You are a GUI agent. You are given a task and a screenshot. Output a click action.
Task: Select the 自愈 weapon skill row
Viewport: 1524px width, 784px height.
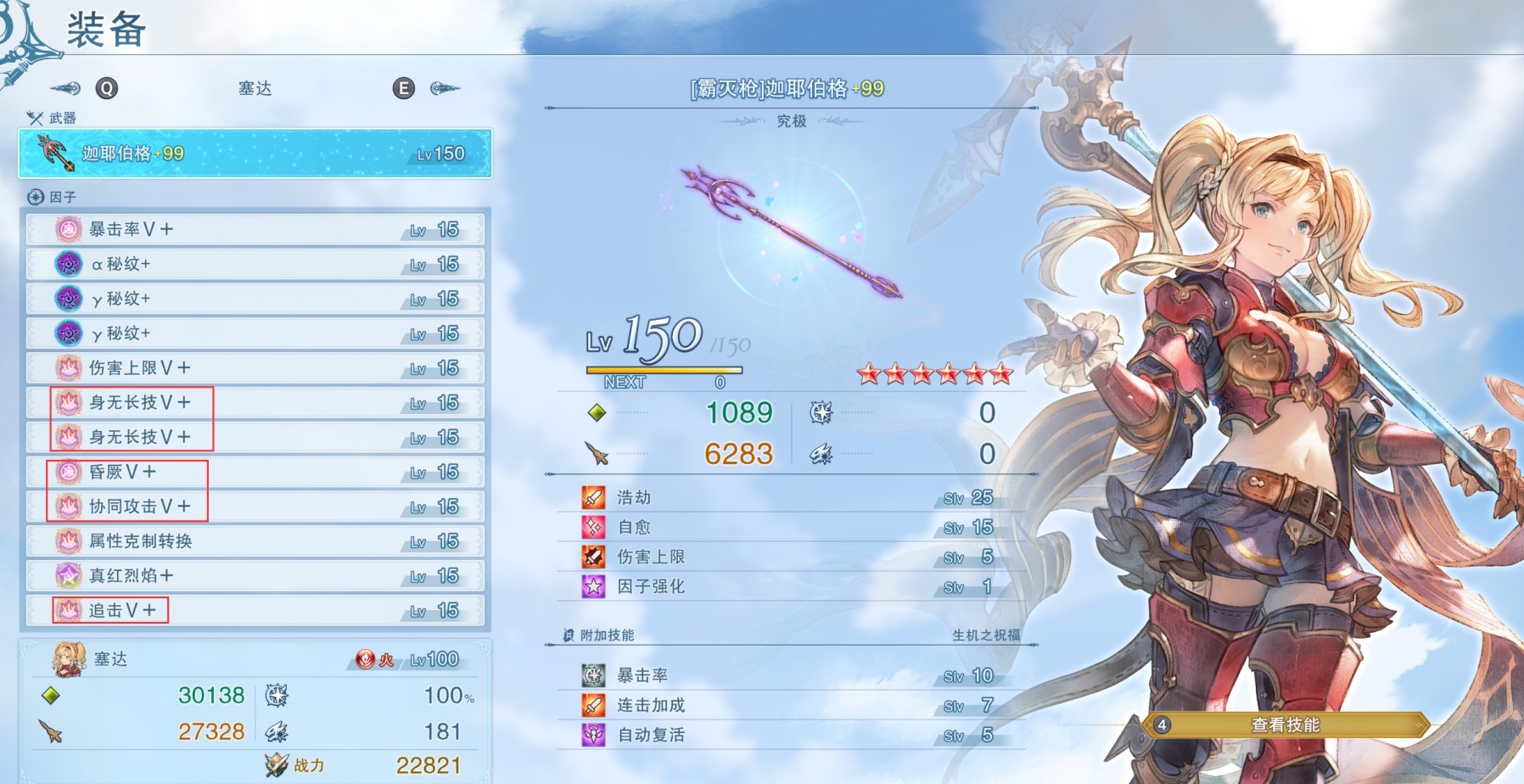point(789,527)
